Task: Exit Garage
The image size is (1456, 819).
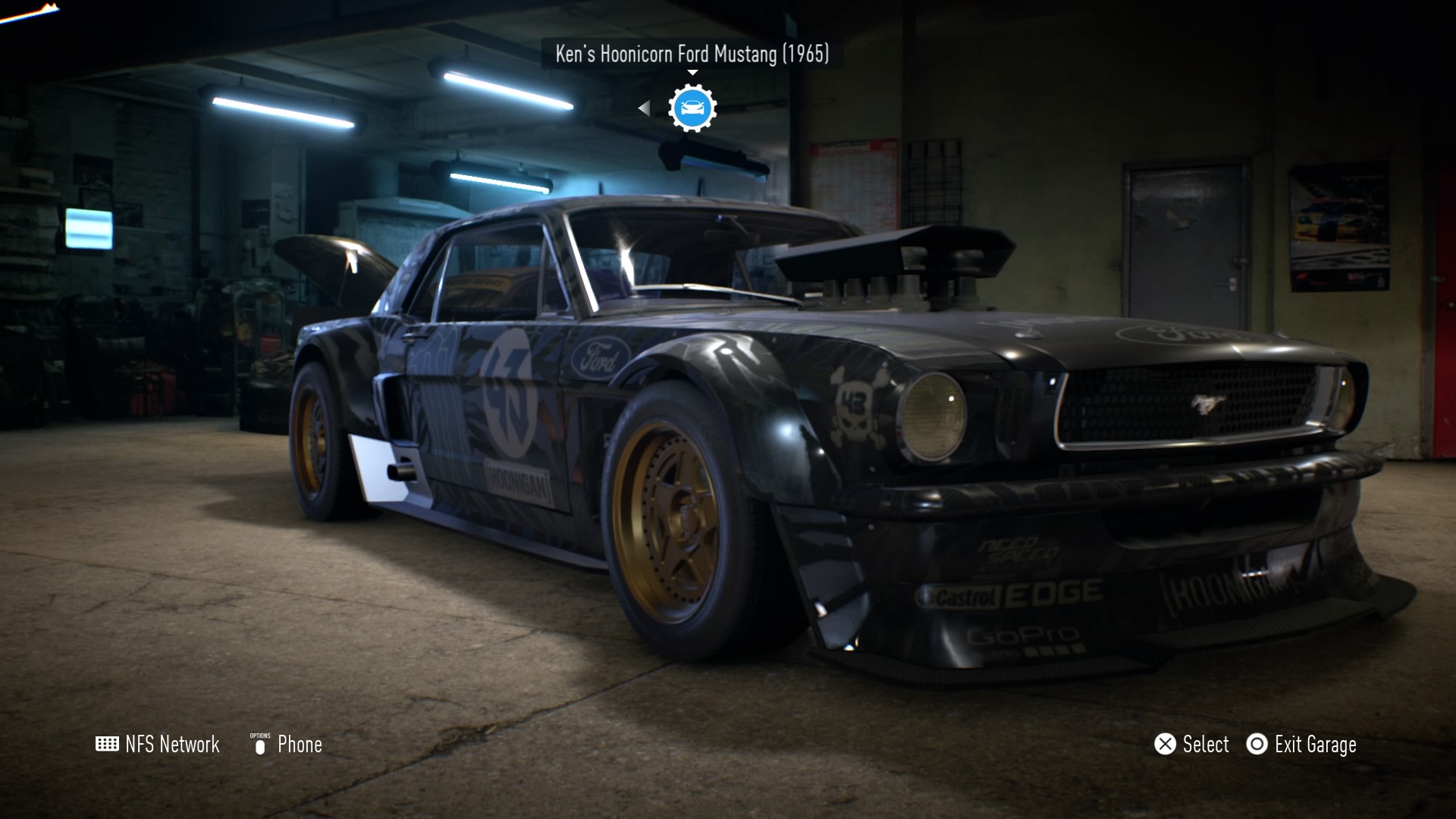Action: pos(1301,744)
